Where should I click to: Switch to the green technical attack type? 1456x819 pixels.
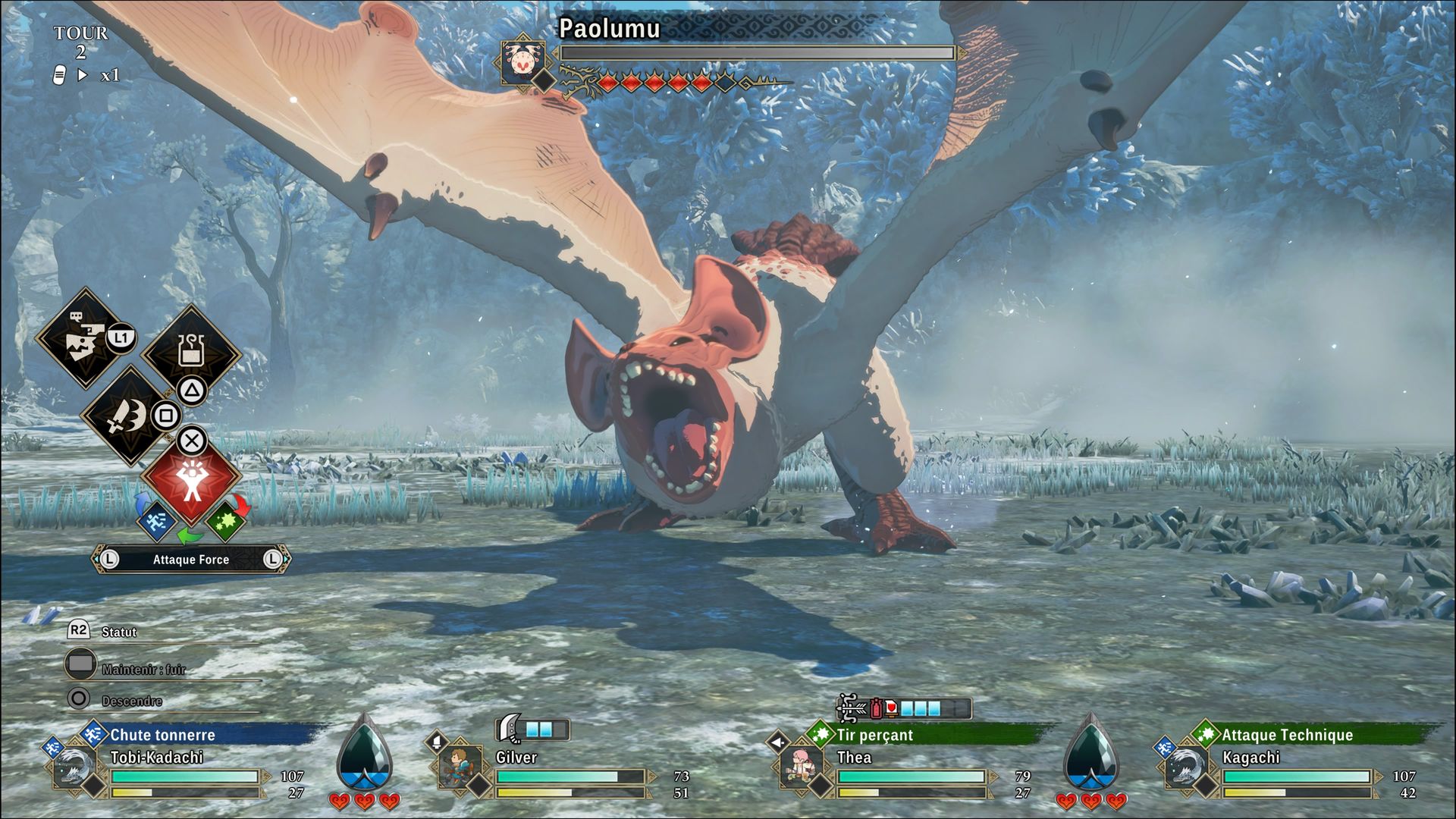(x=224, y=521)
